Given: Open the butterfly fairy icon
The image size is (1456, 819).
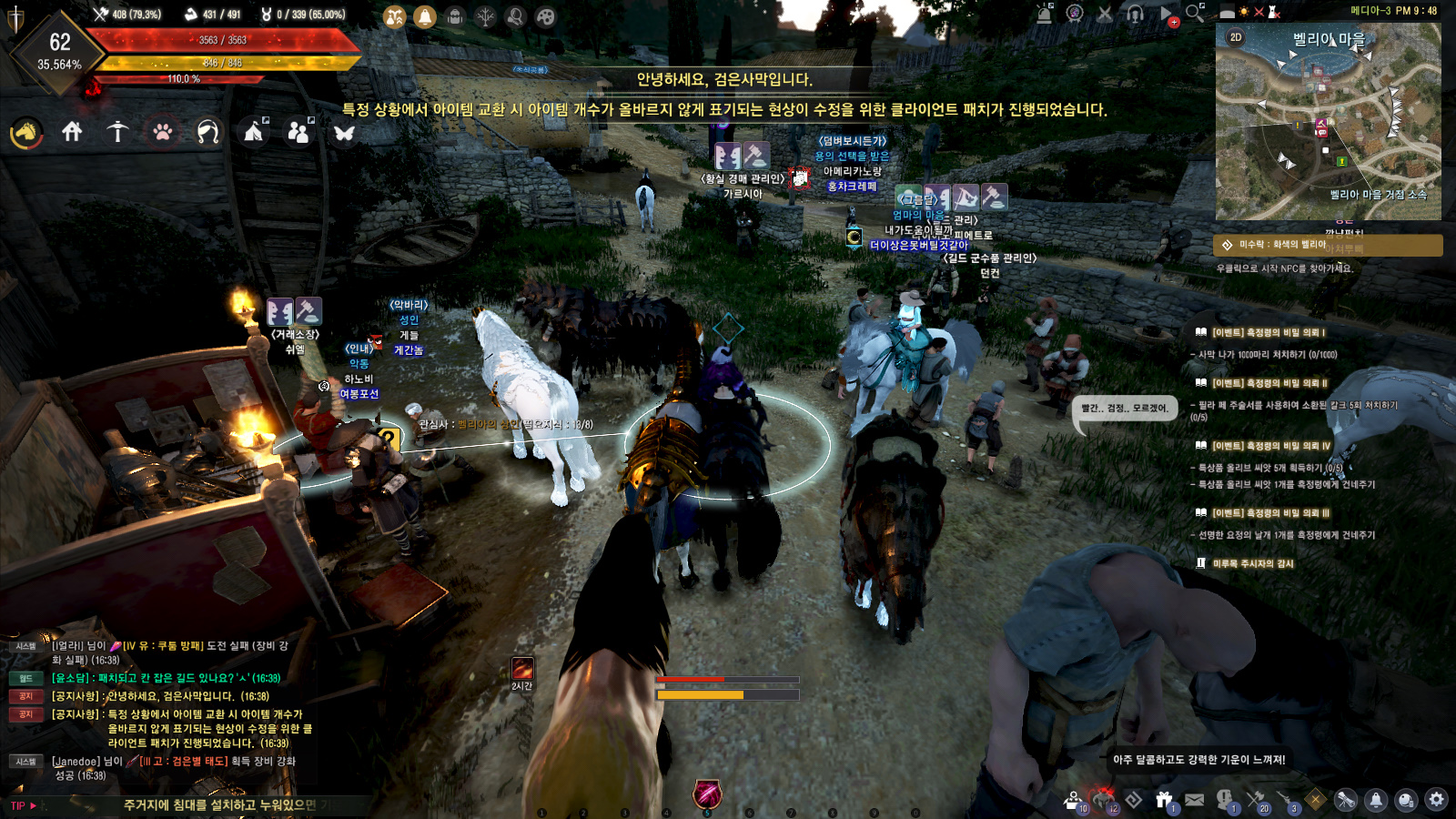Looking at the screenshot, I should pyautogui.click(x=344, y=133).
